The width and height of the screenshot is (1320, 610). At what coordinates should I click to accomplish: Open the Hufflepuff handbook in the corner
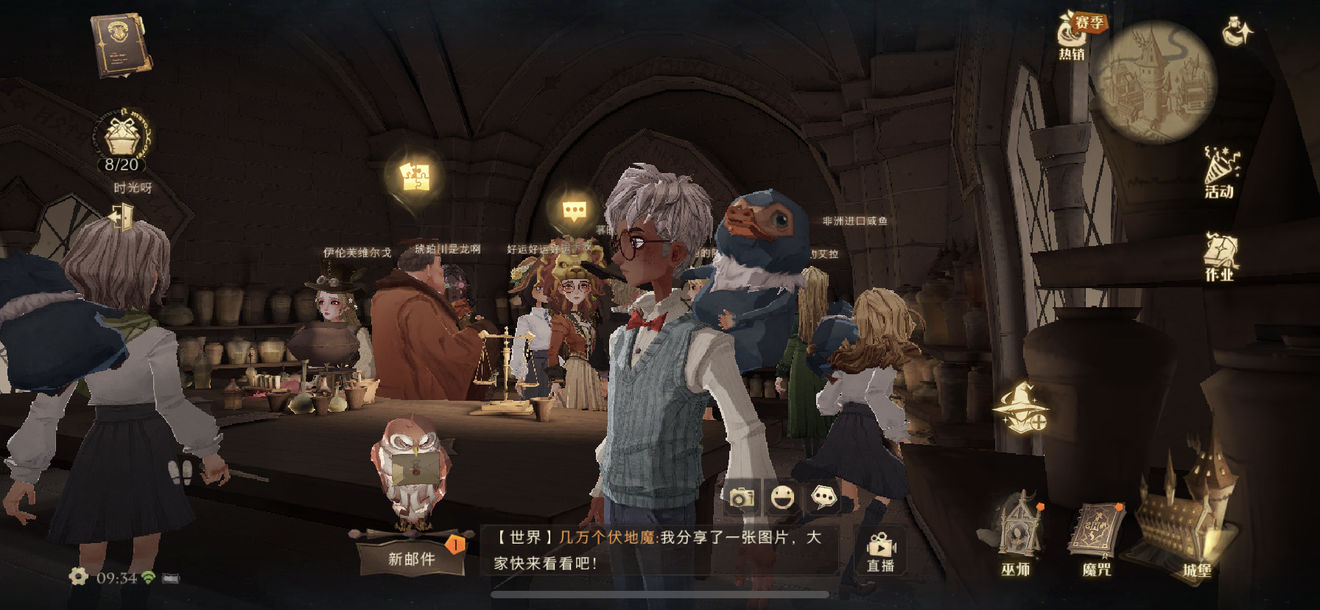[x=120, y=45]
